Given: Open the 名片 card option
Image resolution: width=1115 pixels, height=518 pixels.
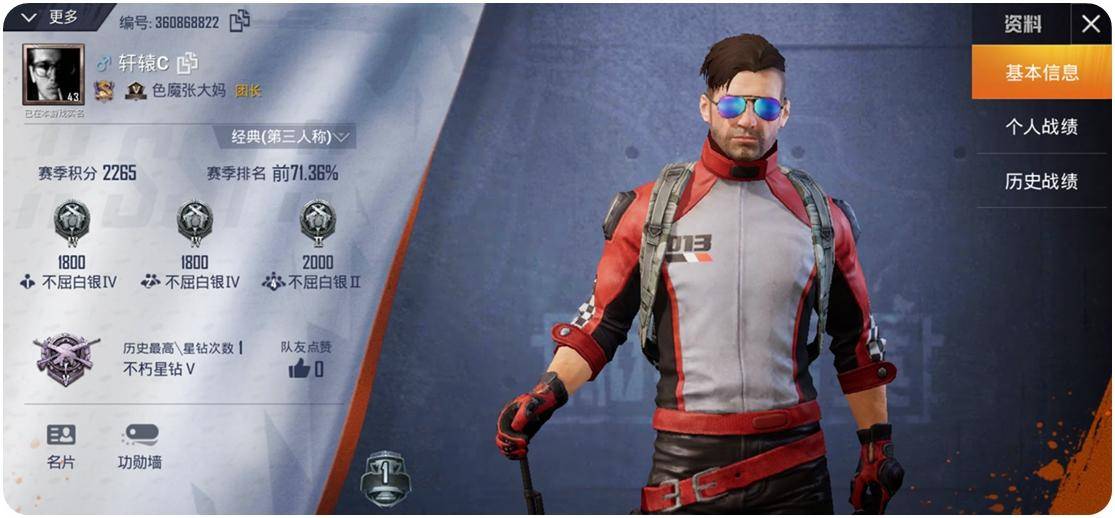Looking at the screenshot, I should pyautogui.click(x=61, y=446).
